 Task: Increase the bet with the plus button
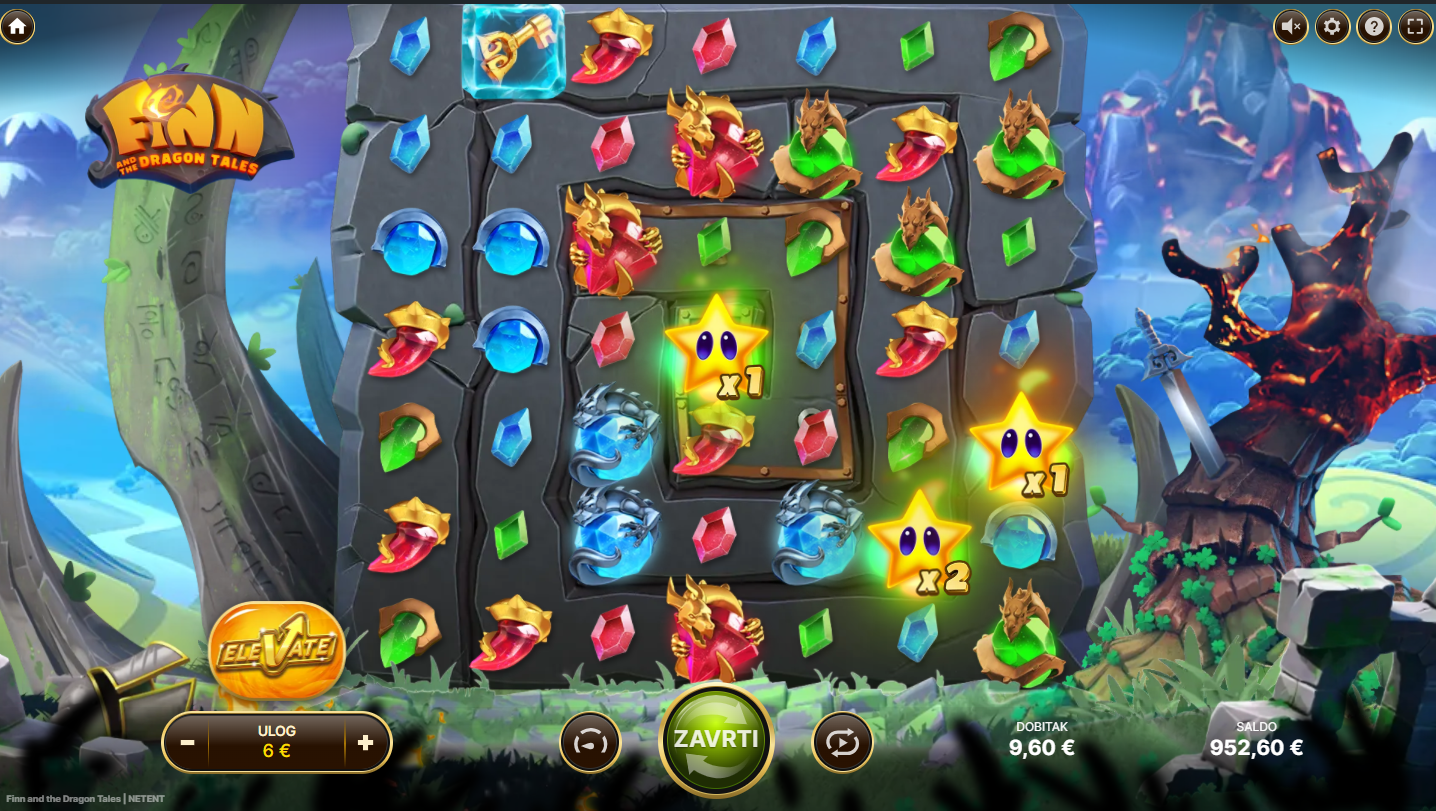[x=365, y=743]
